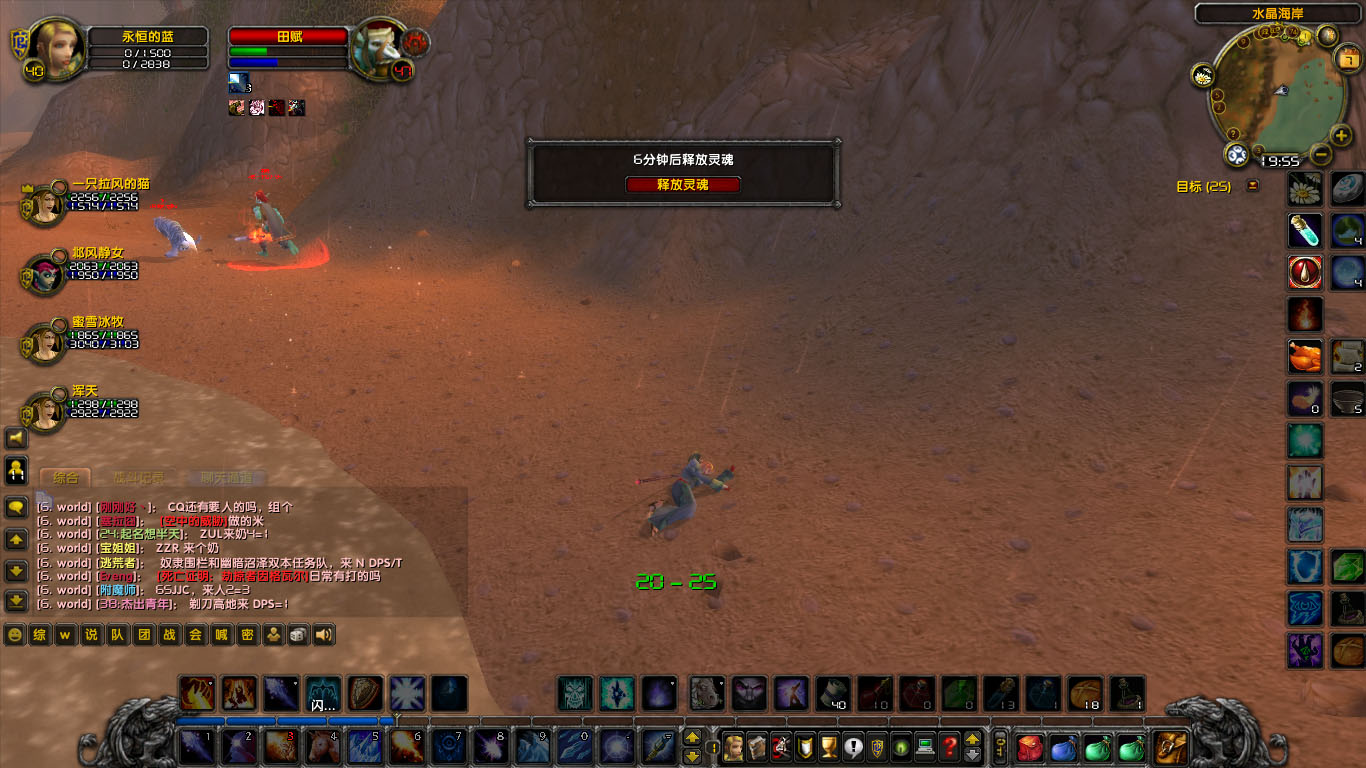Zoom out the minimap with the minus button

(x=1321, y=155)
